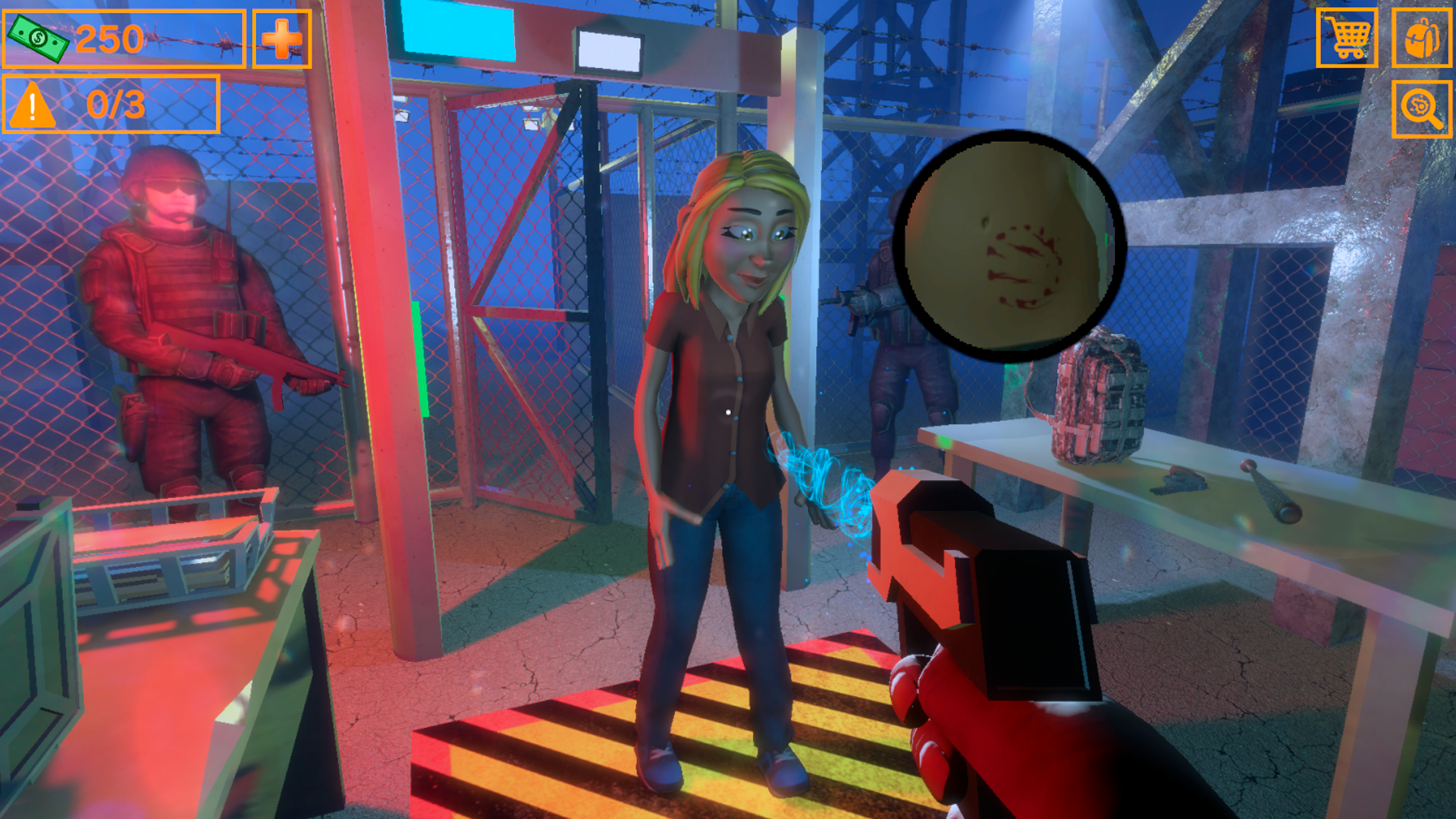Click the green dollar bill icon
The width and height of the screenshot is (1456, 819).
pos(39,37)
